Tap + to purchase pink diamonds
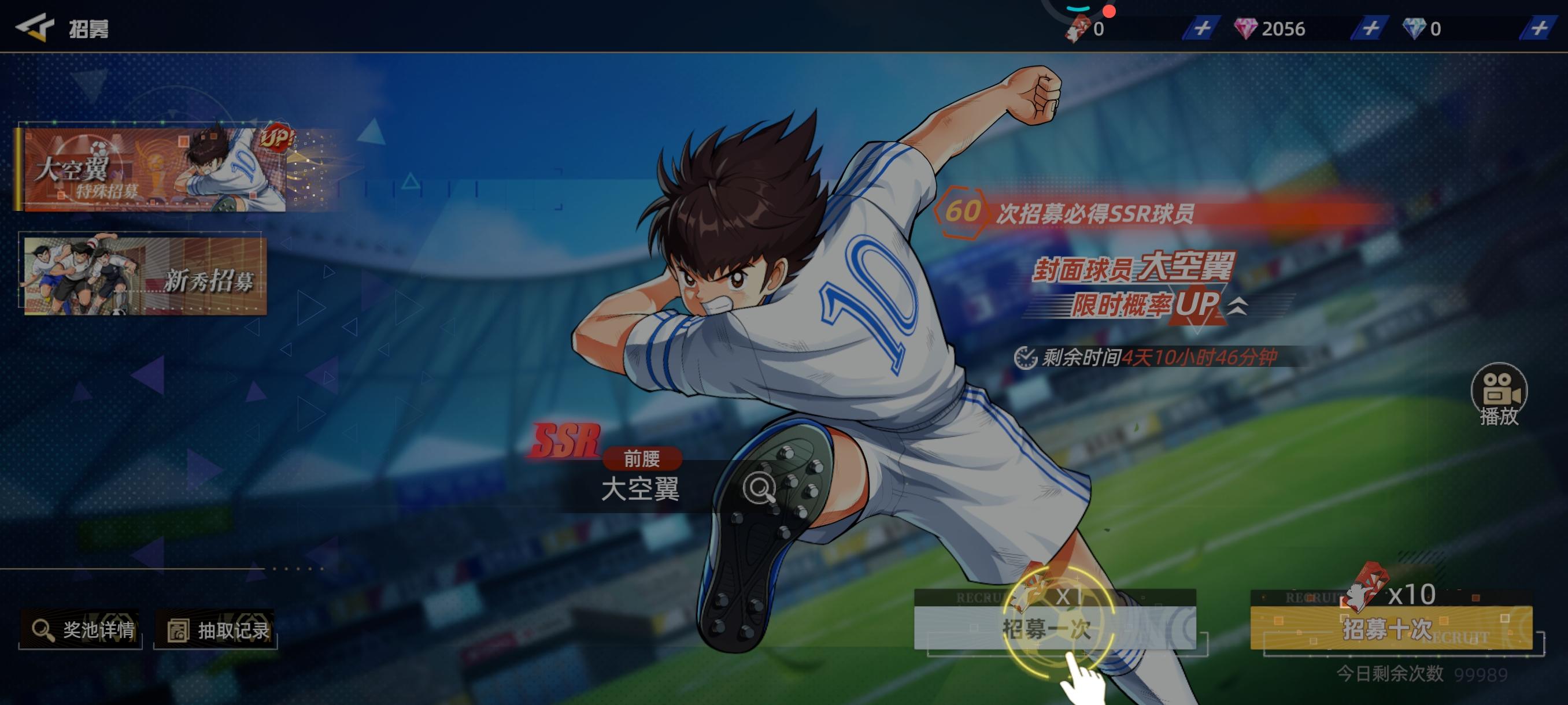 [1371, 28]
